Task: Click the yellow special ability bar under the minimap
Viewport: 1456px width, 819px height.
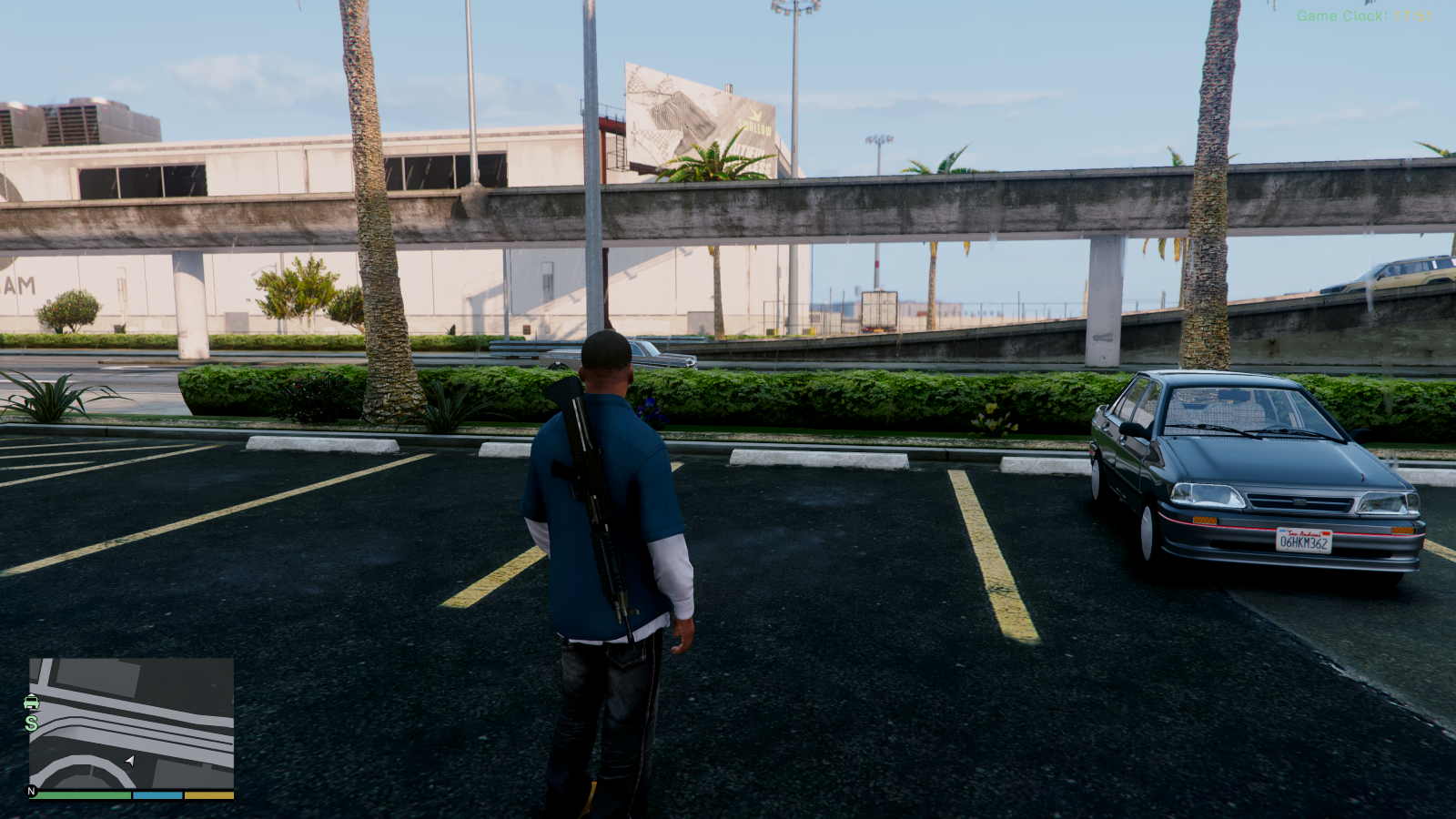Action: pos(211,794)
